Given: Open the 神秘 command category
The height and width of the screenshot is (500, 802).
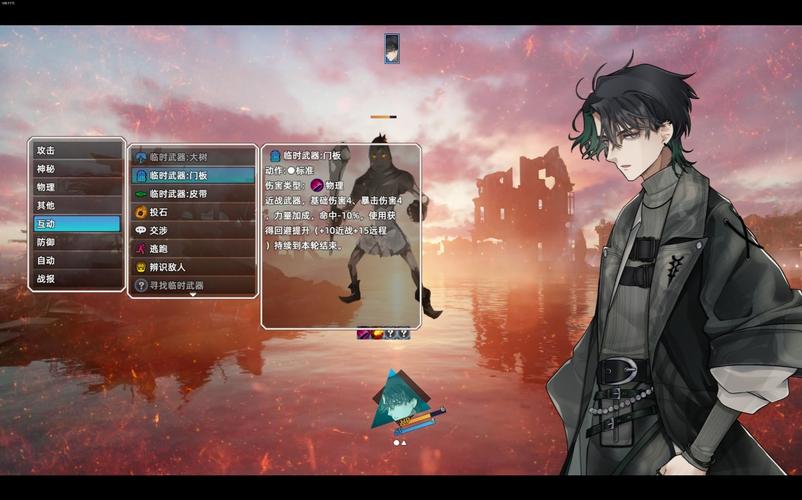Looking at the screenshot, I should 76,169.
